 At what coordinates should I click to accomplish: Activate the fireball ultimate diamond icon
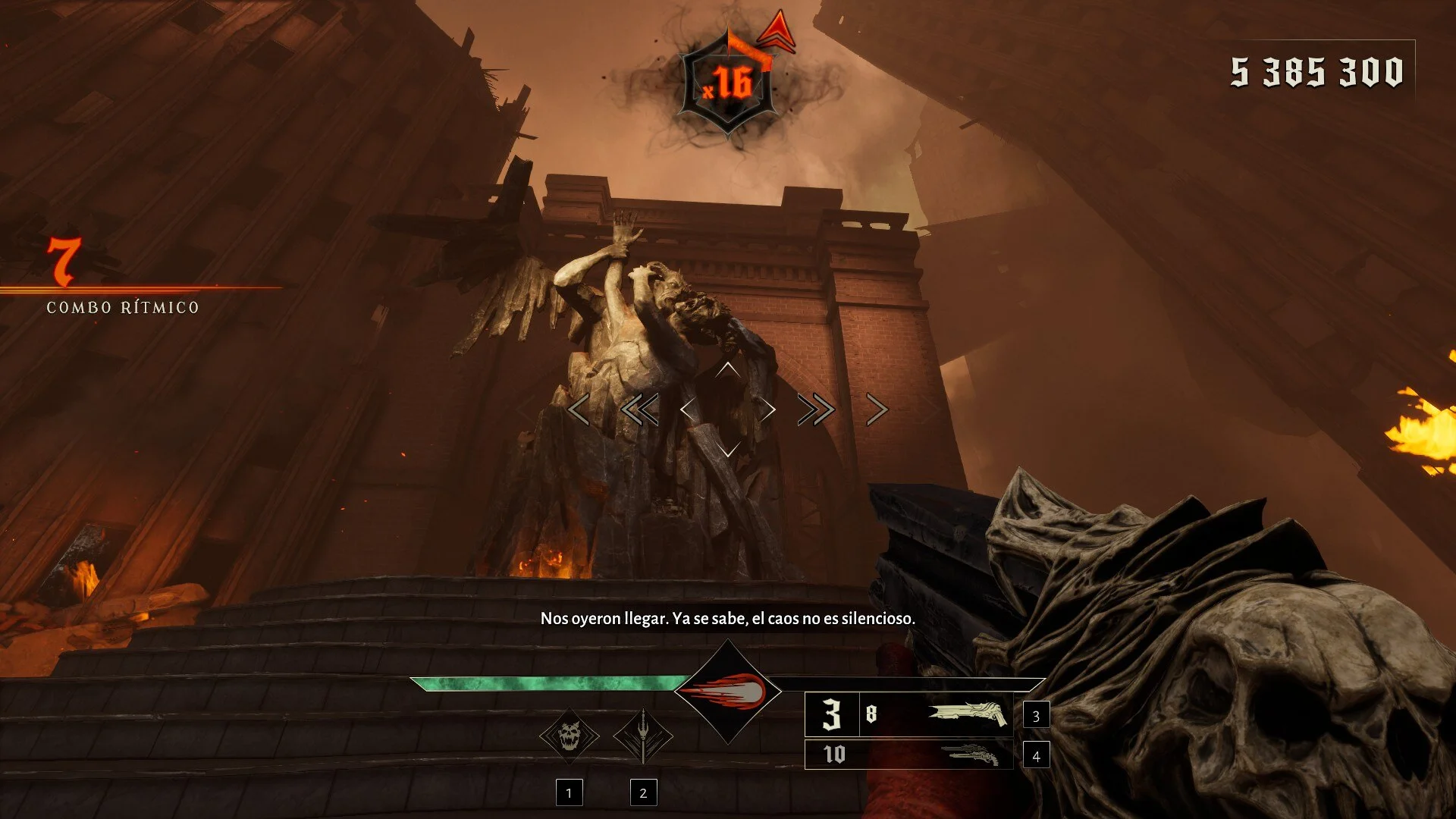tap(727, 692)
